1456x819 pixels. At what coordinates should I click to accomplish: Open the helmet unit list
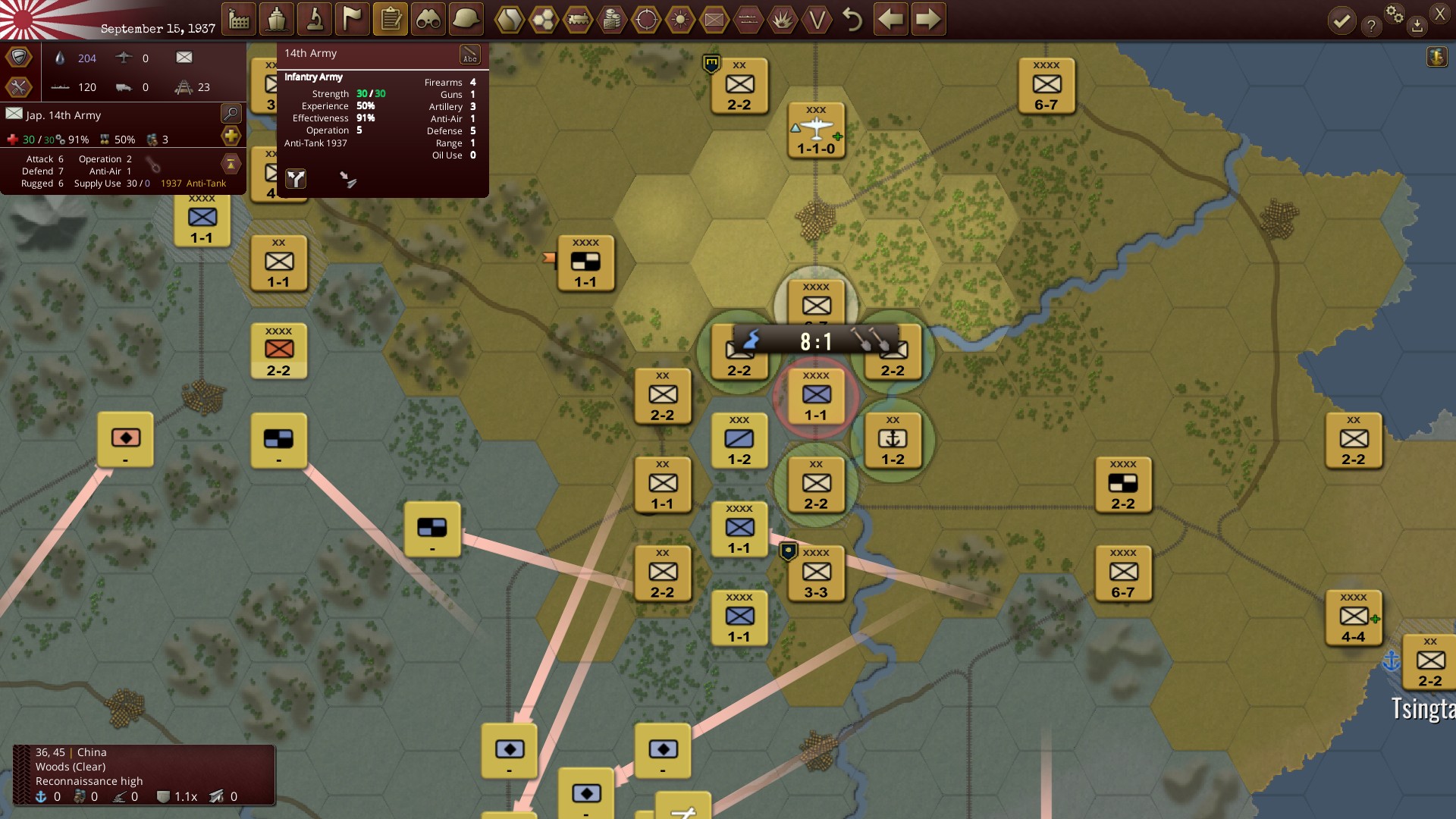coord(466,20)
